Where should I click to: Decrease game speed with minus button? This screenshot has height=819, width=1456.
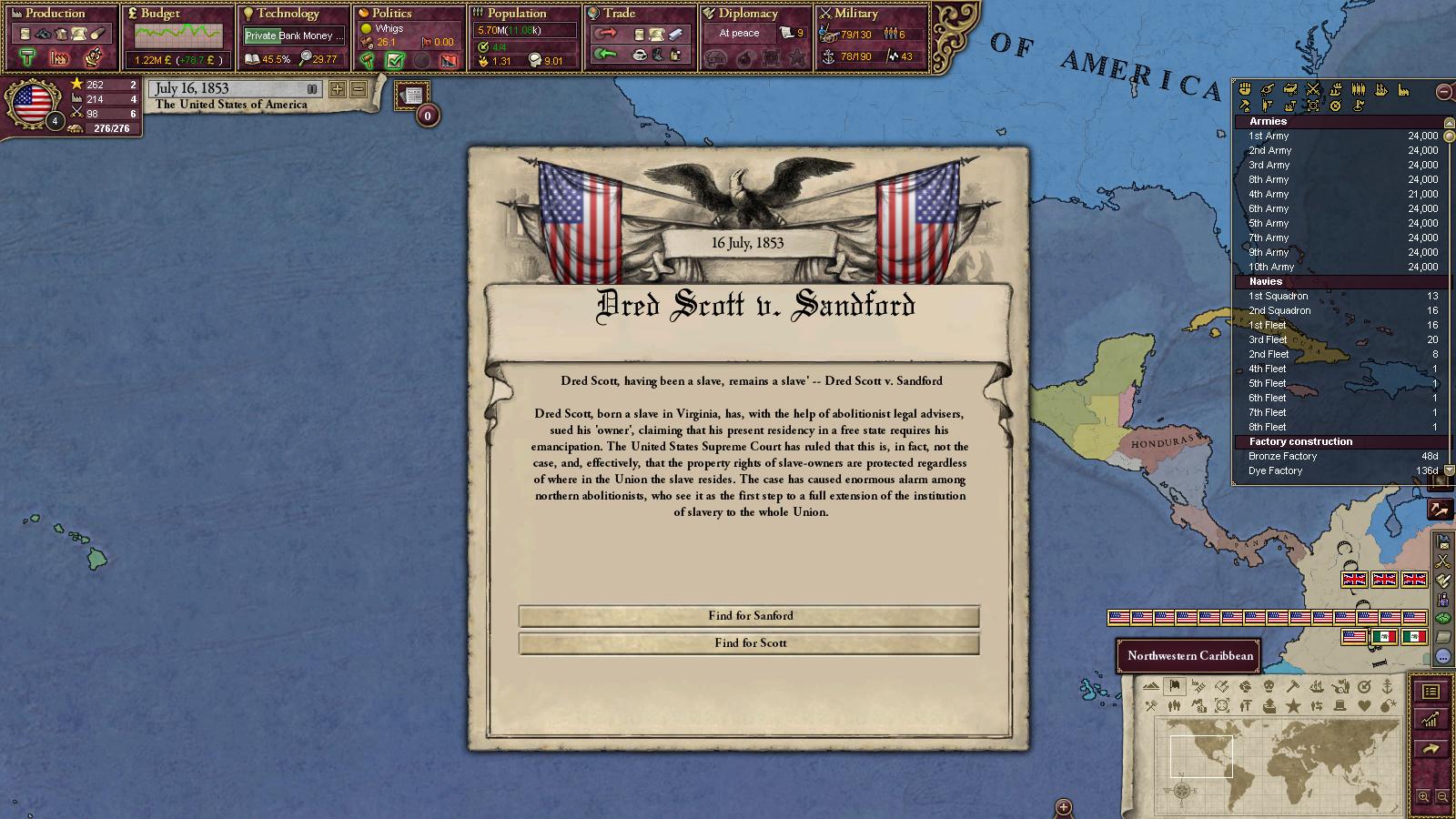(x=359, y=89)
